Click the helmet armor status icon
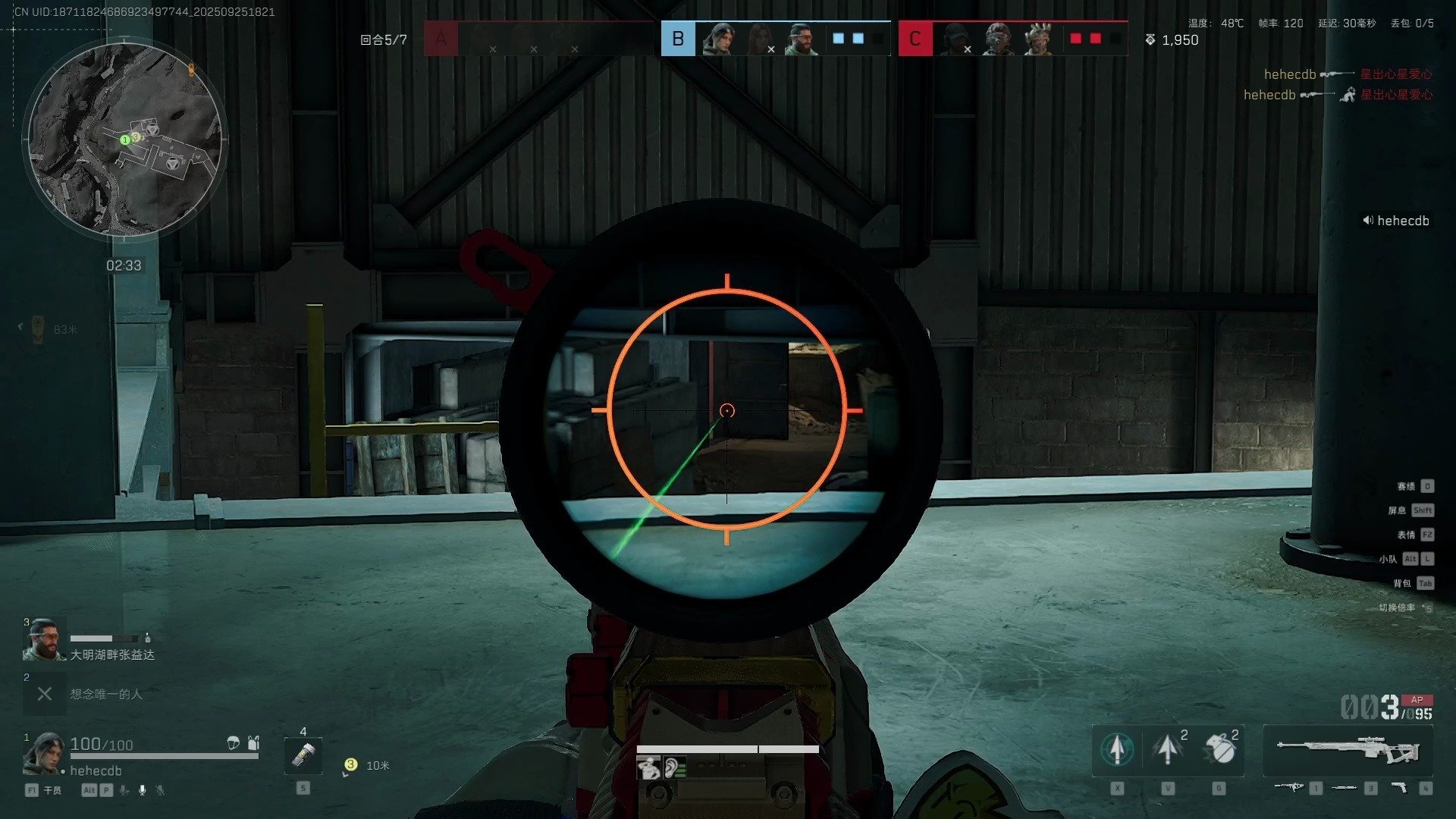The width and height of the screenshot is (1456, 819). pos(234,743)
